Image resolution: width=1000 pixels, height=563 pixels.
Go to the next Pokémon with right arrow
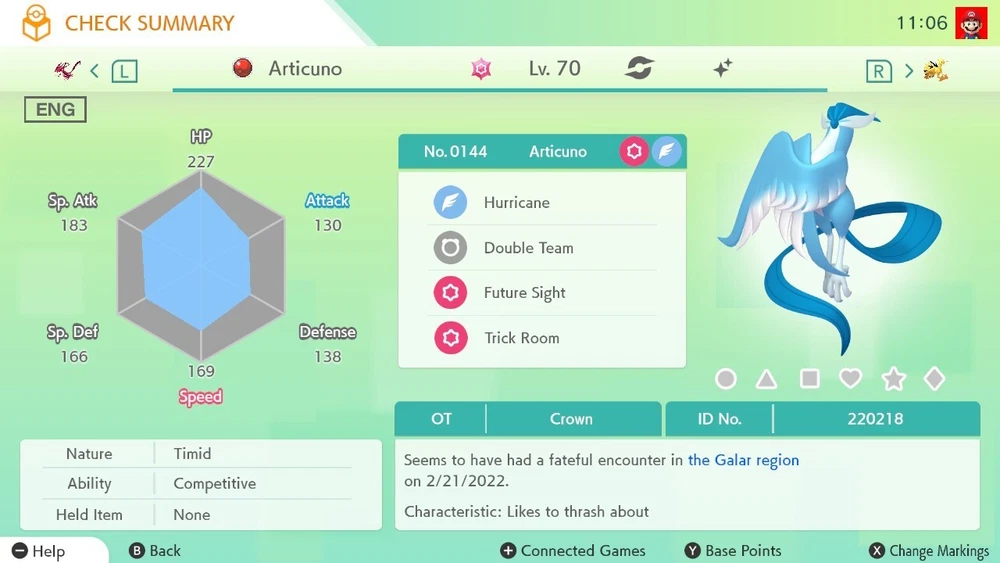909,70
